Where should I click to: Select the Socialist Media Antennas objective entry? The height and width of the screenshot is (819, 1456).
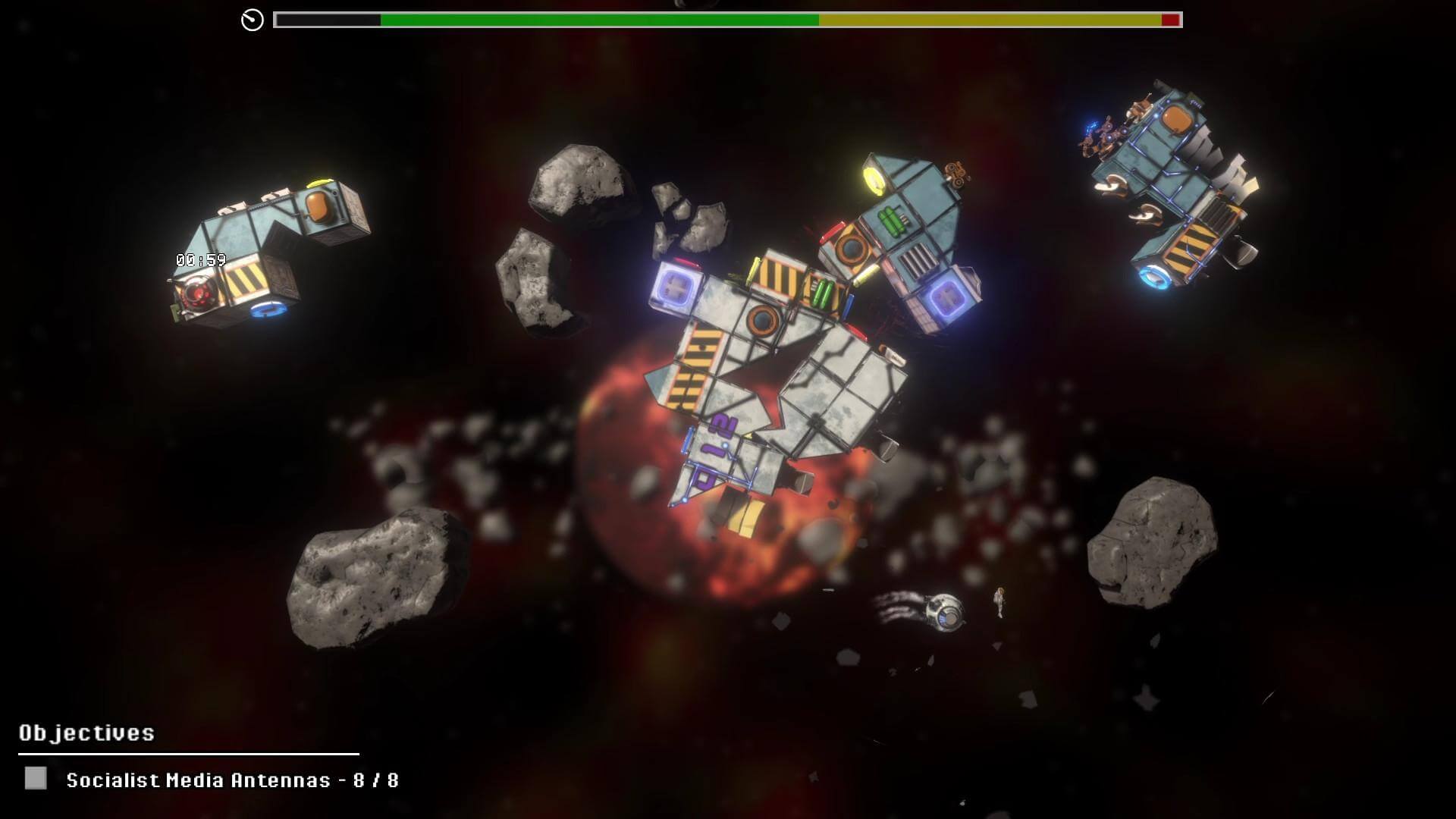pos(232,780)
